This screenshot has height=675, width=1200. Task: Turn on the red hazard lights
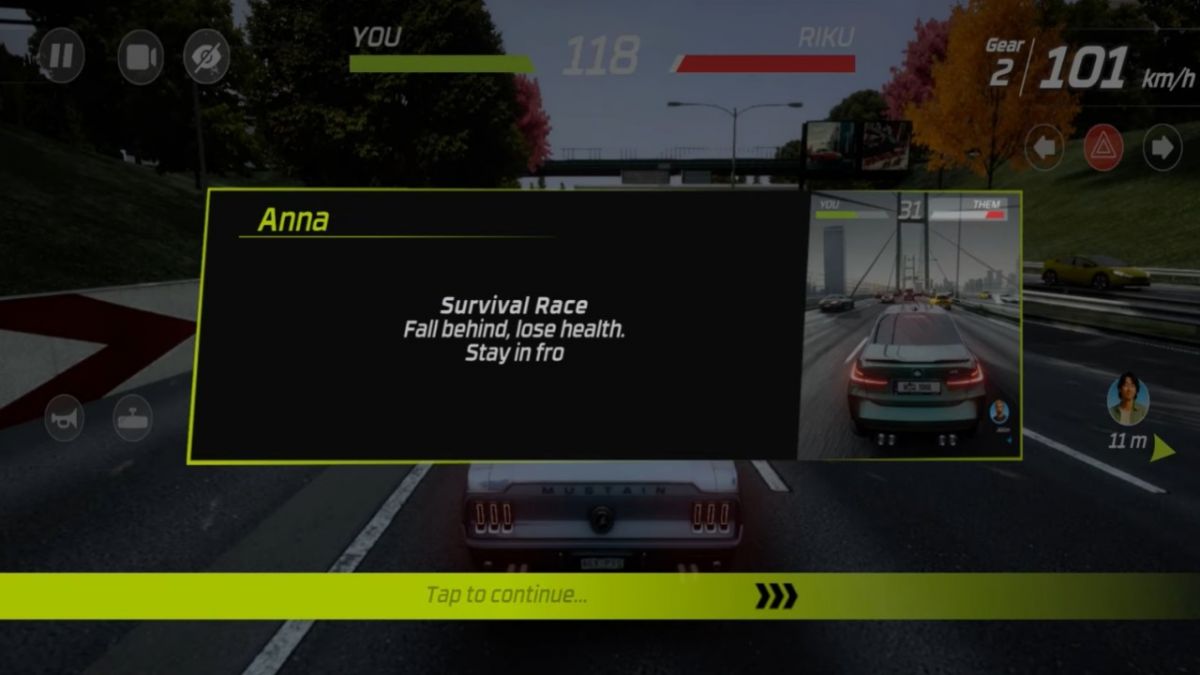tap(1103, 149)
